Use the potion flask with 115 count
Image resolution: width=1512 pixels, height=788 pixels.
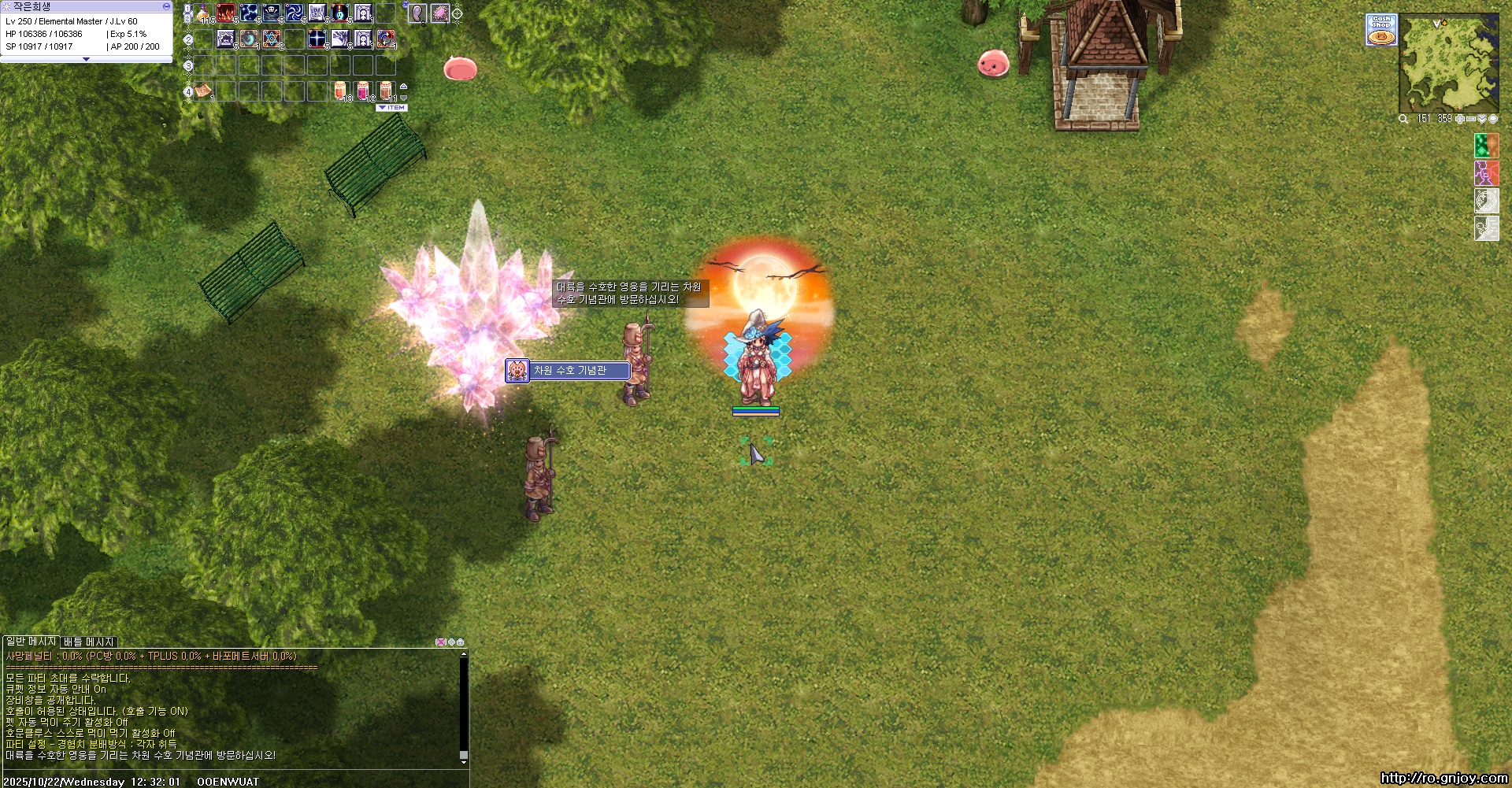point(204,13)
